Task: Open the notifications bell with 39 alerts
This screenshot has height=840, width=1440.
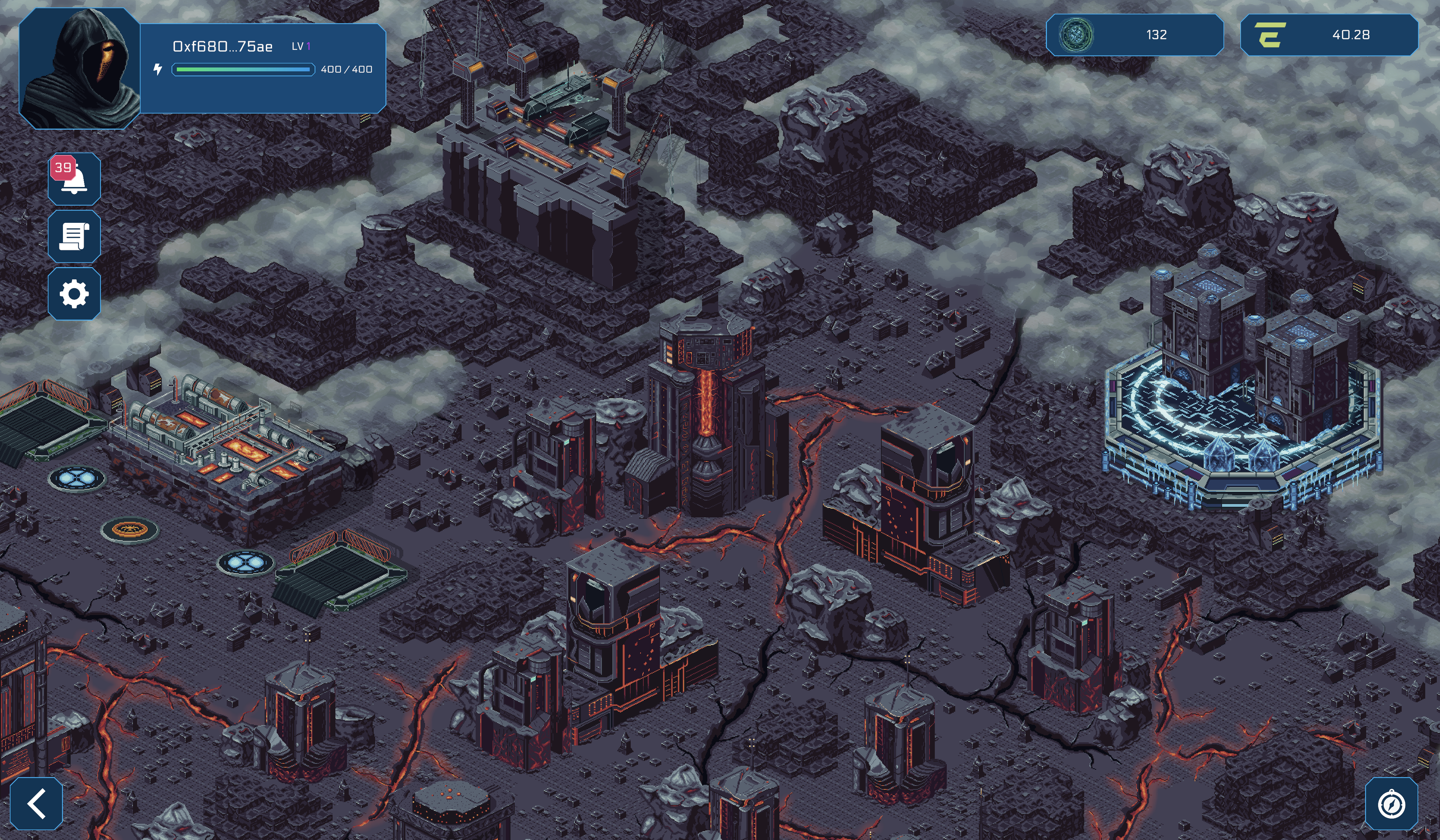Action: (74, 179)
